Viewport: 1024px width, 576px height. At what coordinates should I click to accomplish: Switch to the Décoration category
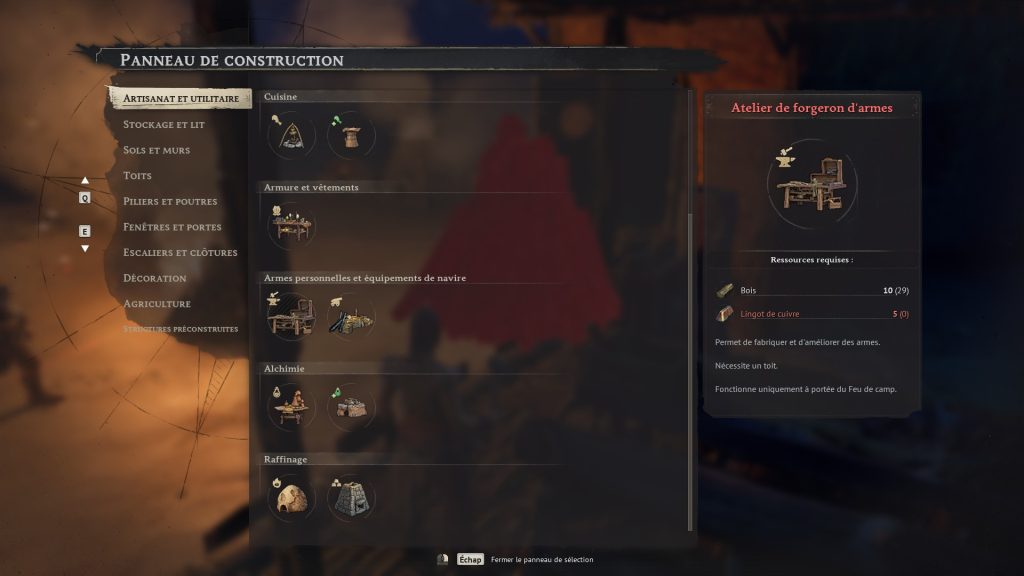(155, 278)
